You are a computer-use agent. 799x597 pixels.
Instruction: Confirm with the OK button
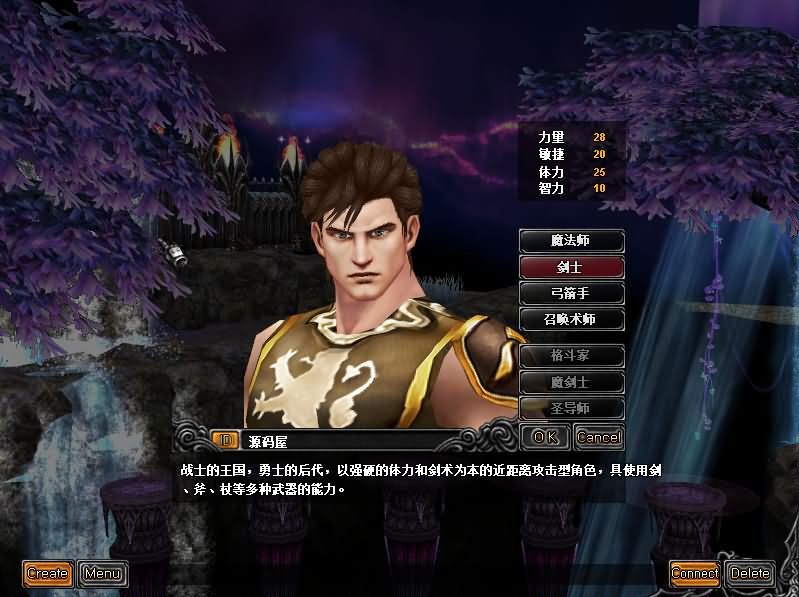coord(545,437)
